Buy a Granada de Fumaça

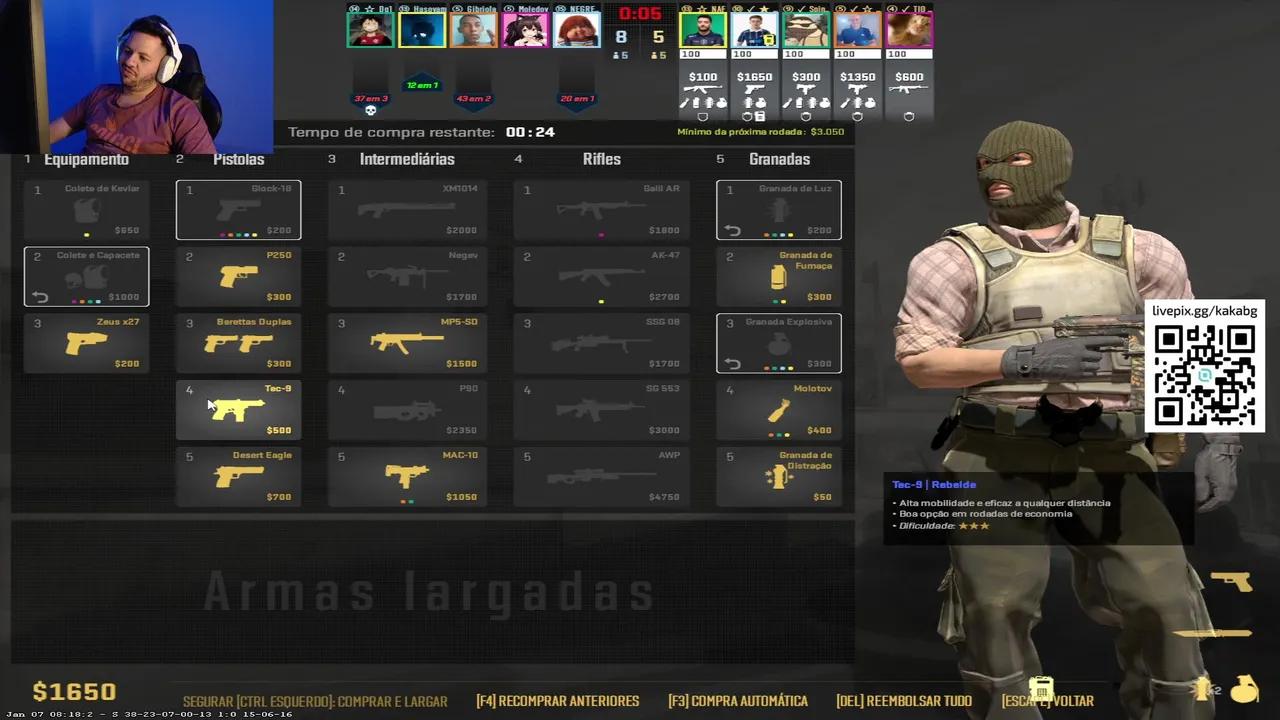coord(778,277)
